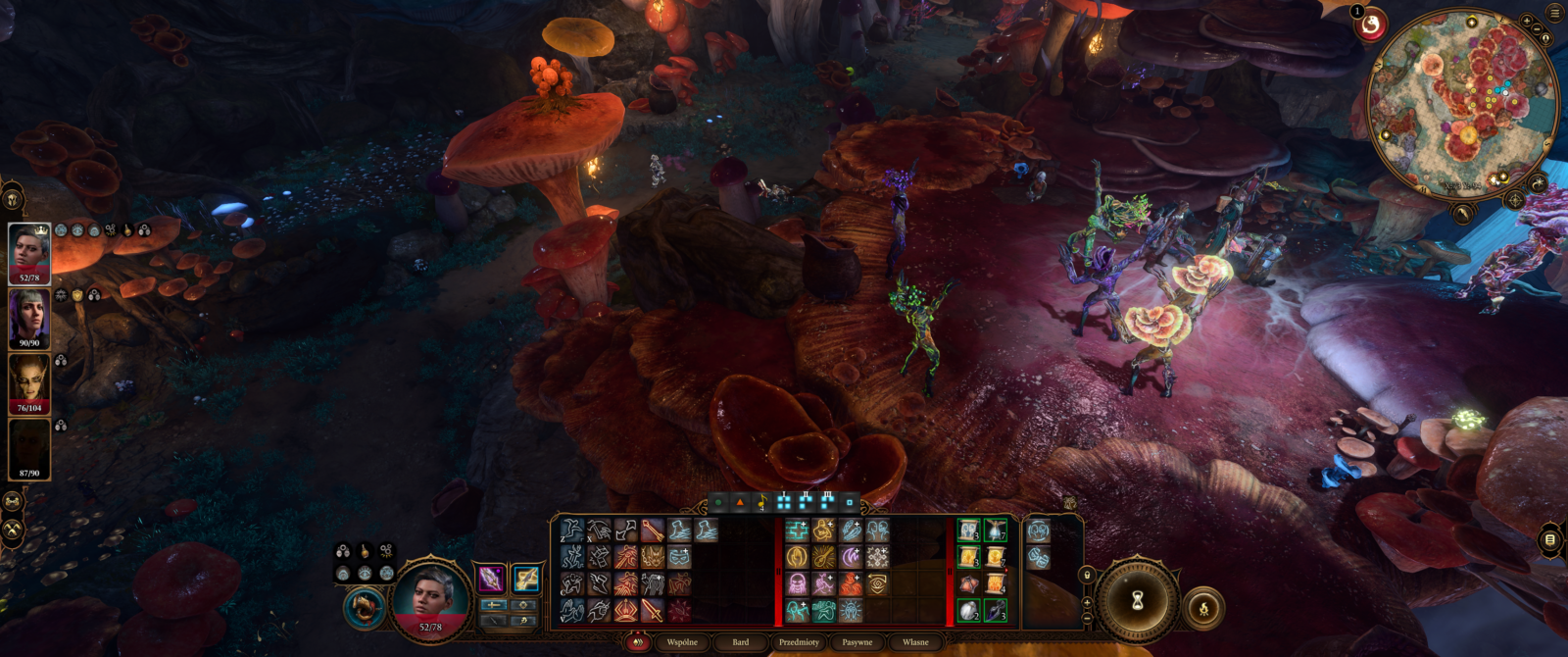
Task: Zoom in the minimap with plus button
Action: [x=1526, y=21]
